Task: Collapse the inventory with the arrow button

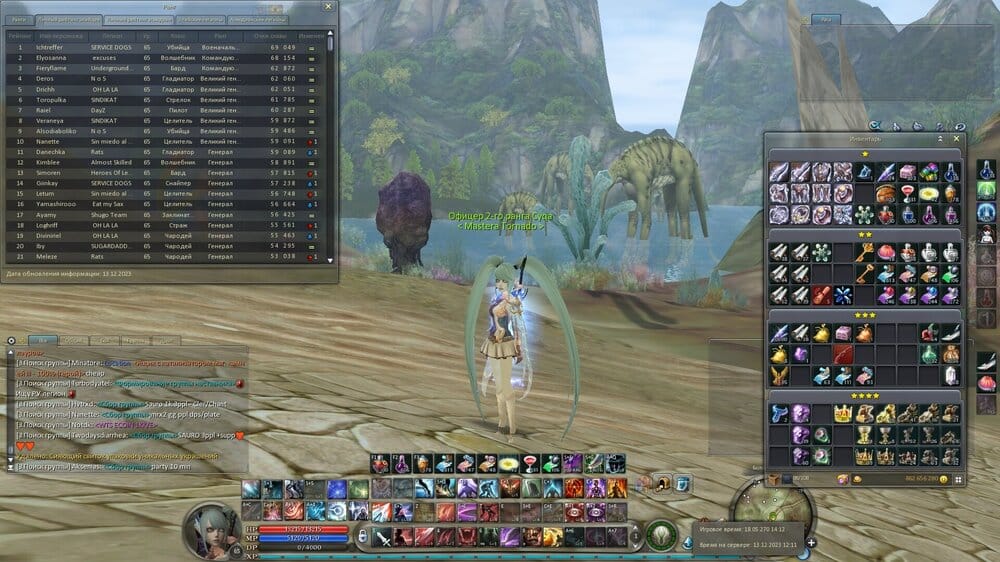Action: pos(940,140)
